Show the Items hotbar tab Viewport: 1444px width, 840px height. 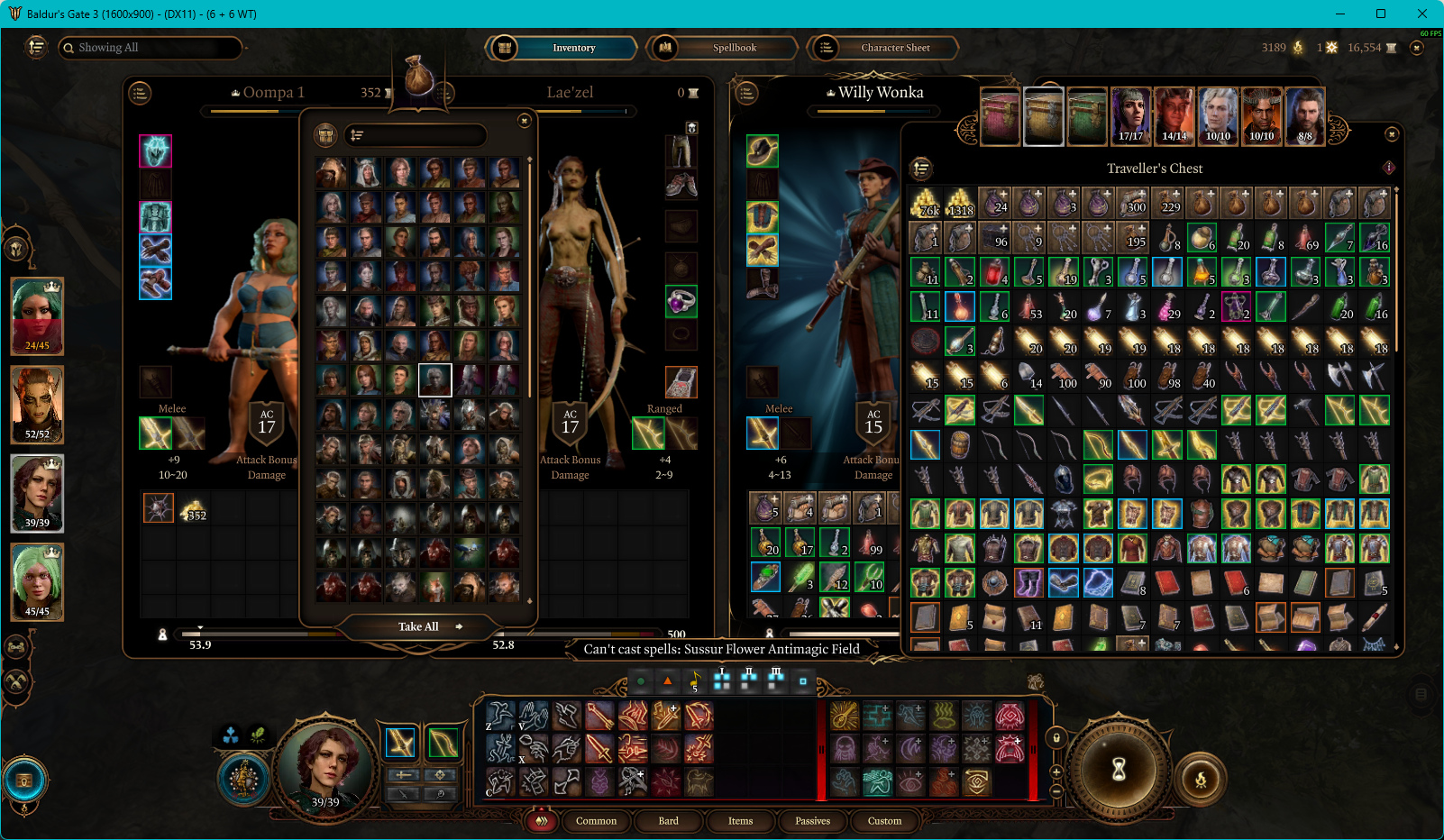[740, 821]
